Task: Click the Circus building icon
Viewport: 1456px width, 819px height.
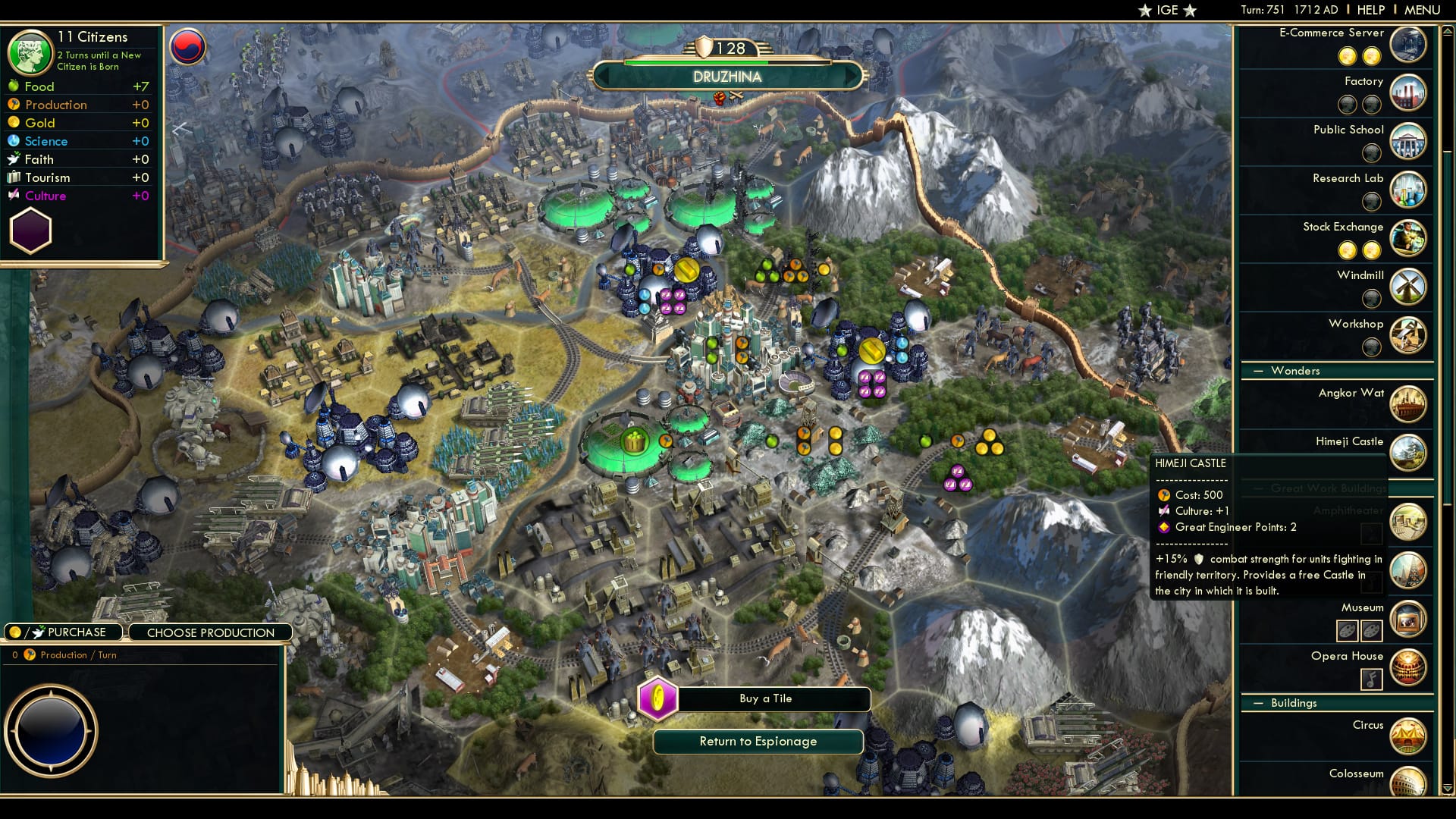Action: click(1408, 736)
